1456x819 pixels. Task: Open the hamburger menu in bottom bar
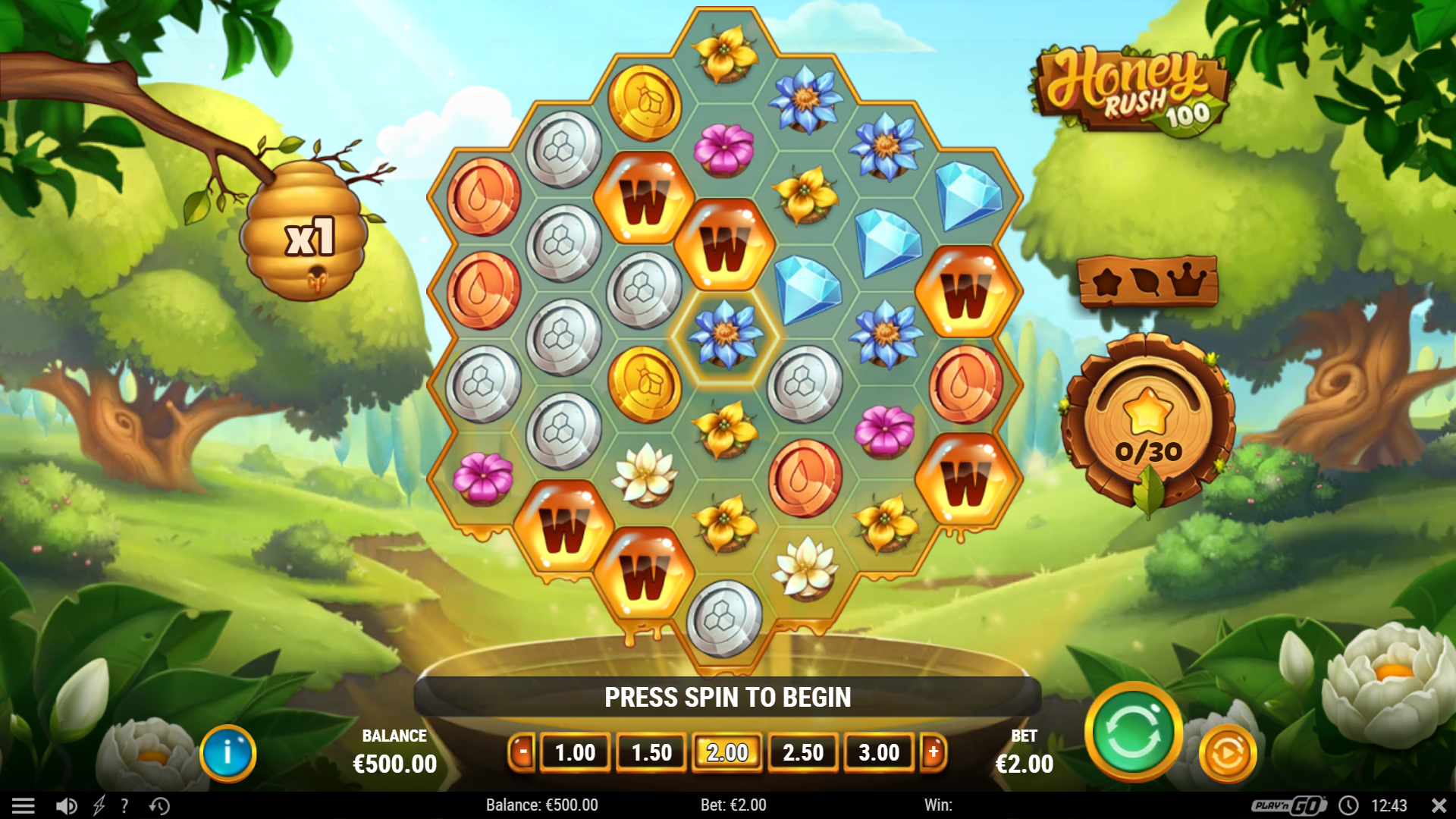point(25,805)
